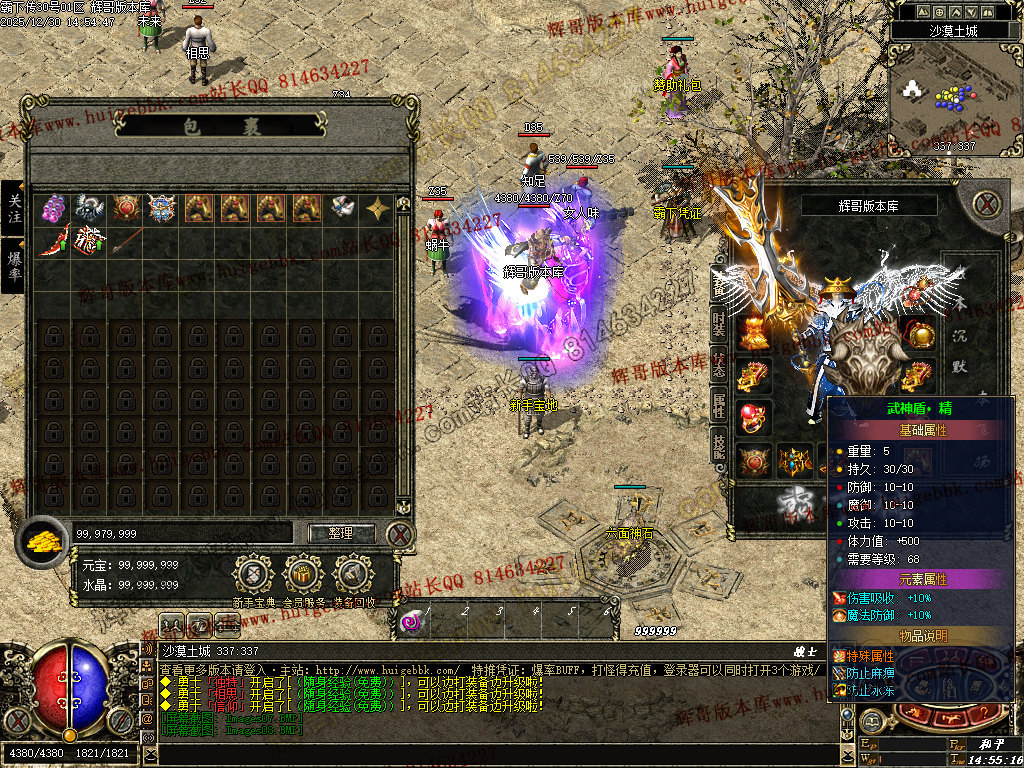The image size is (1024, 768).
Task: Close the bag inventory window
Action: tap(400, 534)
